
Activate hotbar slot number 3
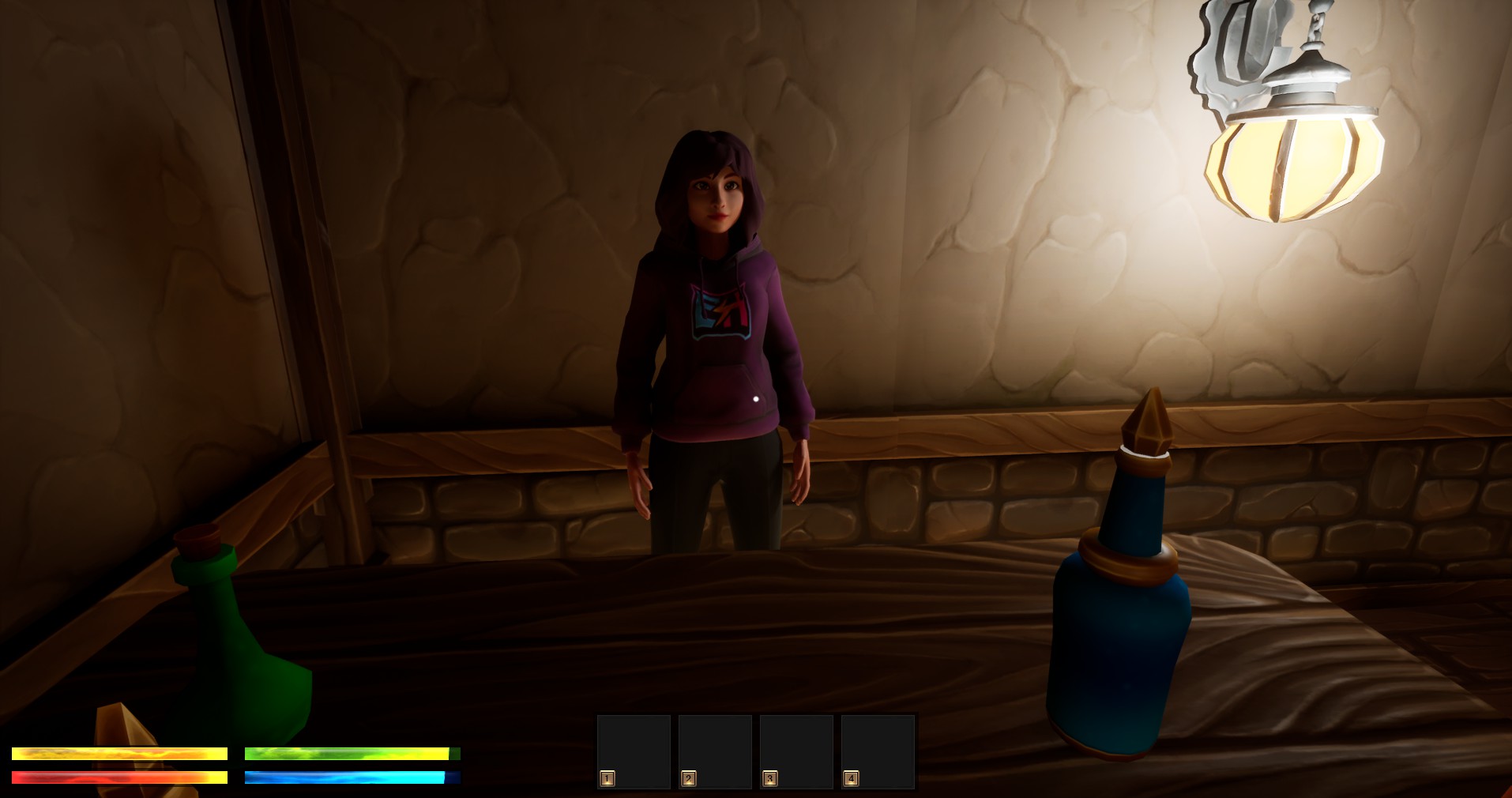(796, 751)
